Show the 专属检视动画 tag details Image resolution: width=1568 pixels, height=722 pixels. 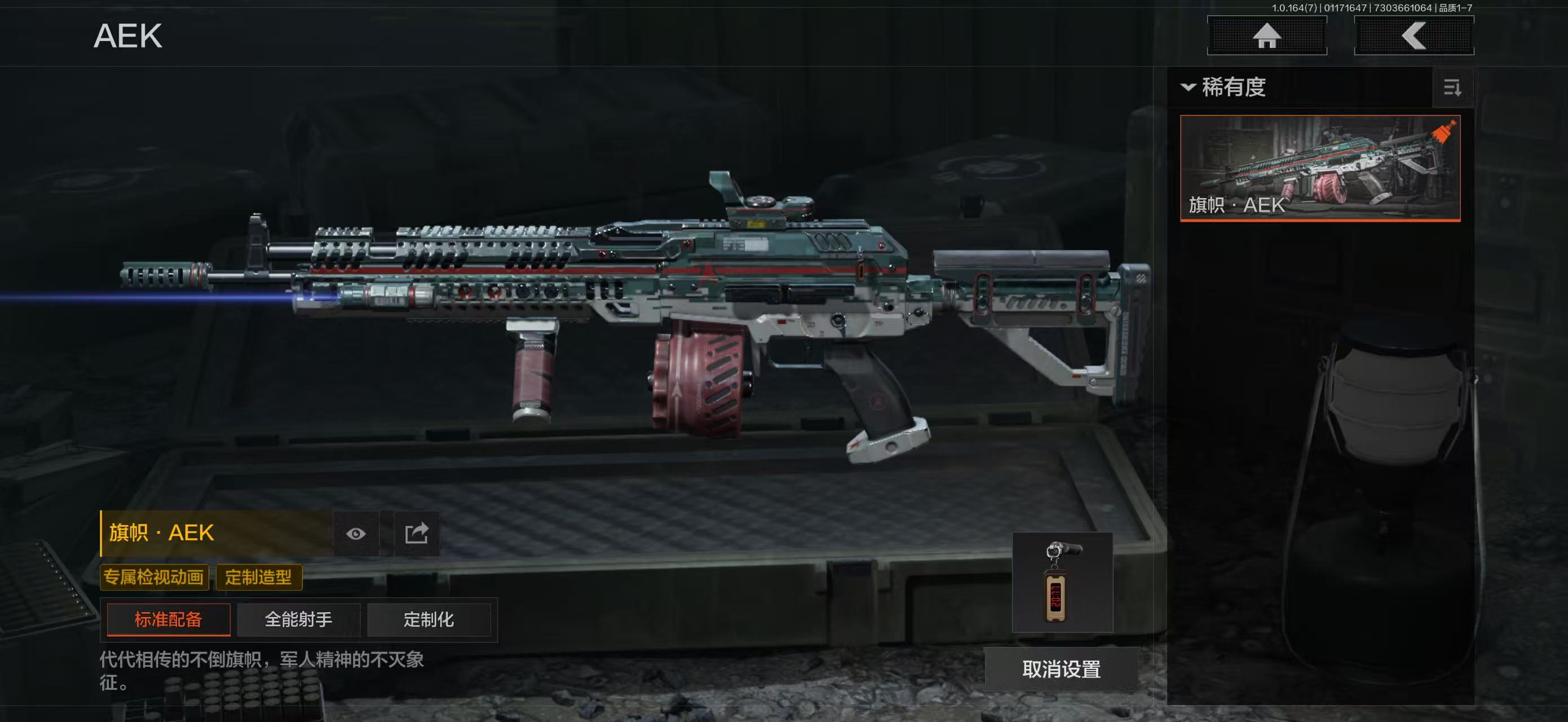(154, 577)
